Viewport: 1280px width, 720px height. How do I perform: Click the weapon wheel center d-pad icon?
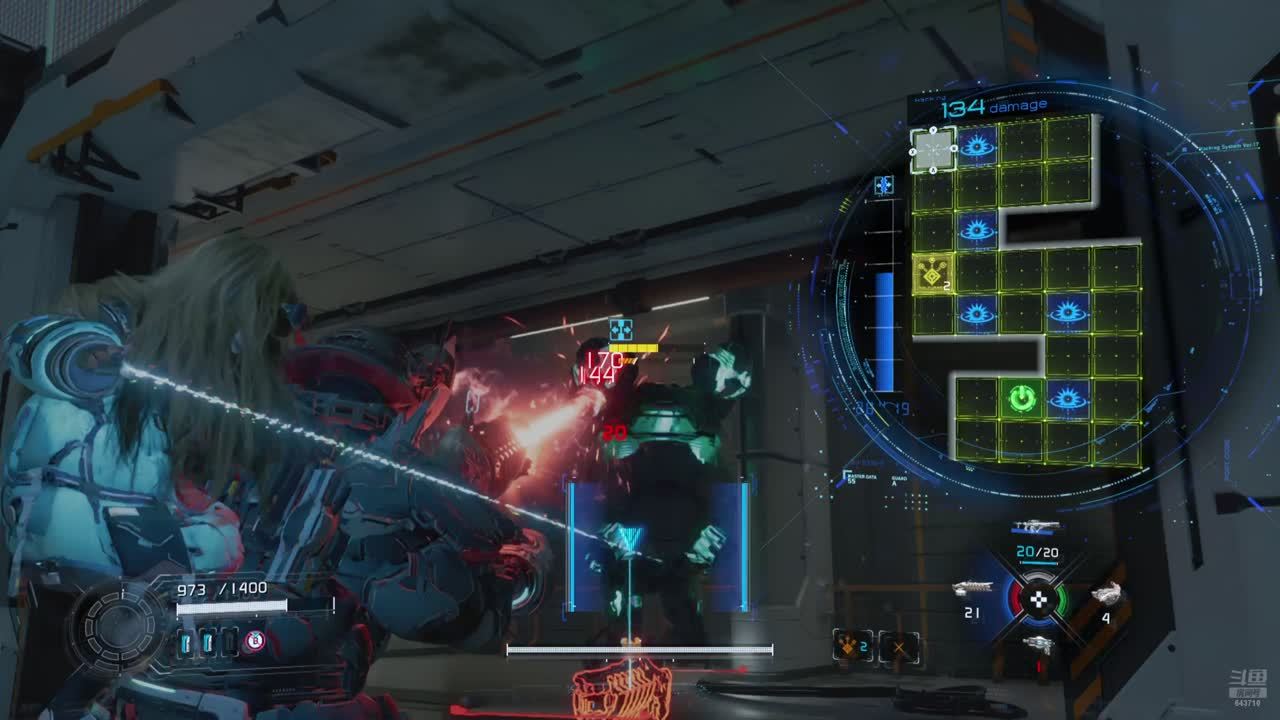pyautogui.click(x=1038, y=599)
